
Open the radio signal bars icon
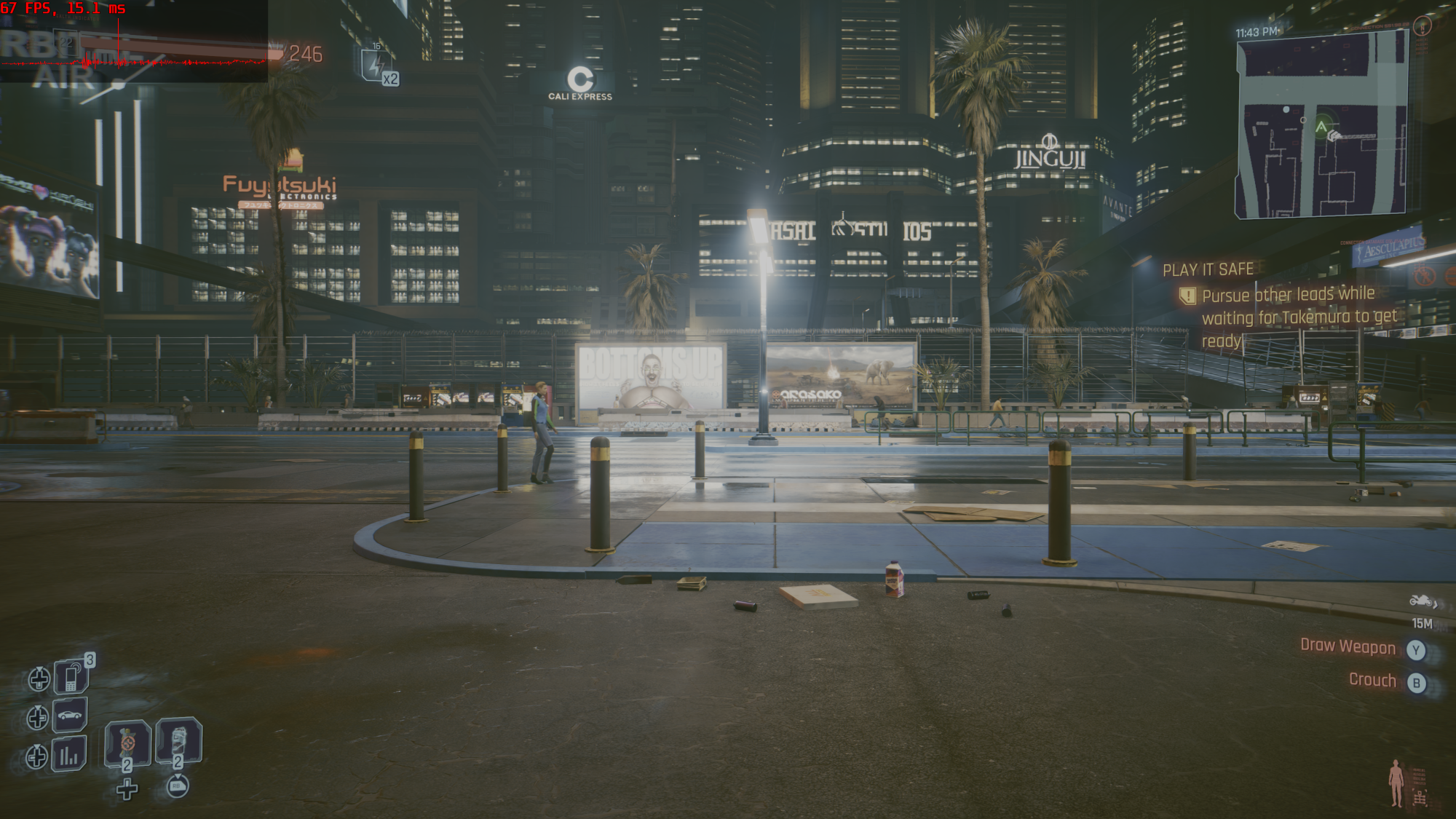click(69, 754)
